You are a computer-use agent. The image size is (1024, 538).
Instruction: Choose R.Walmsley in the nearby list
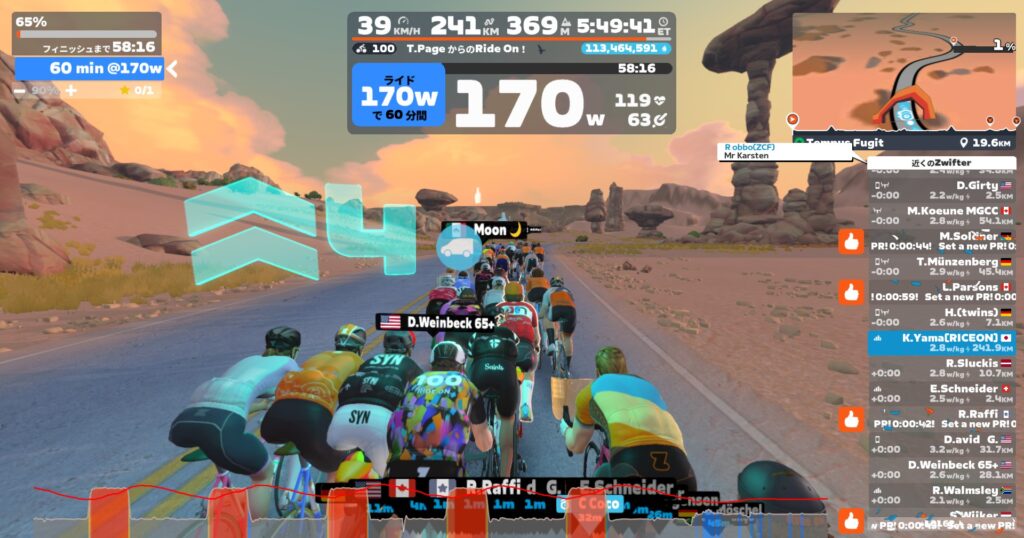(x=941, y=495)
